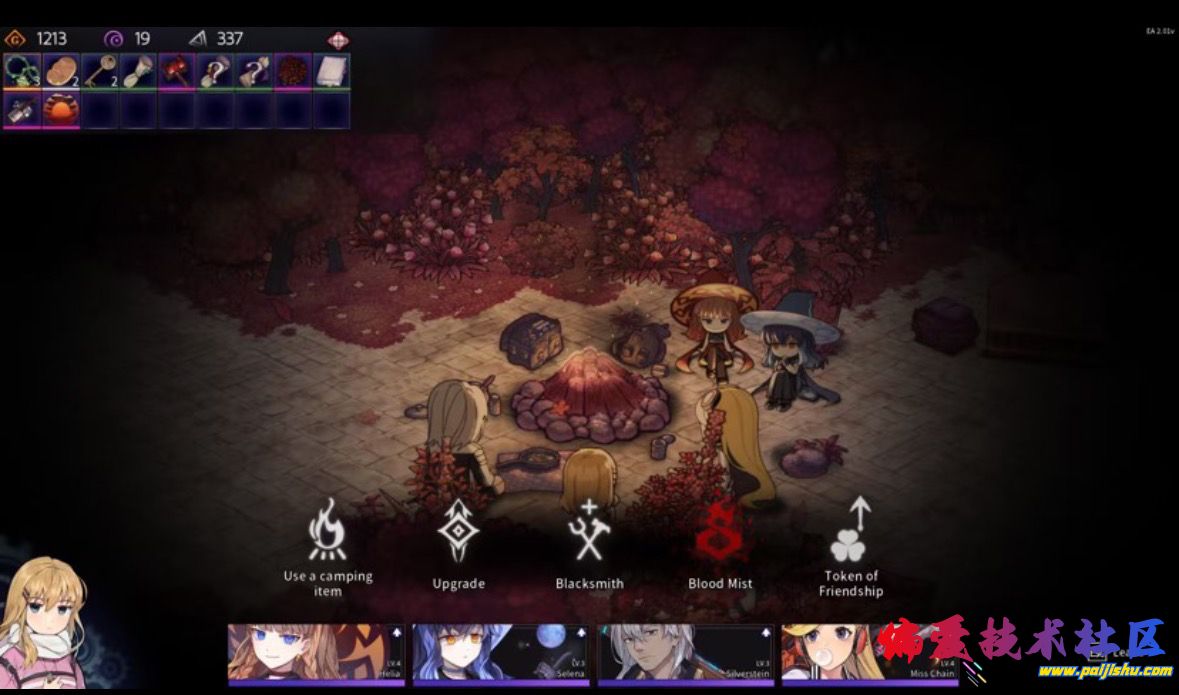Screen dimensions: 1179x695
Task: Select Helia's party portrait
Action: pos(315,653)
